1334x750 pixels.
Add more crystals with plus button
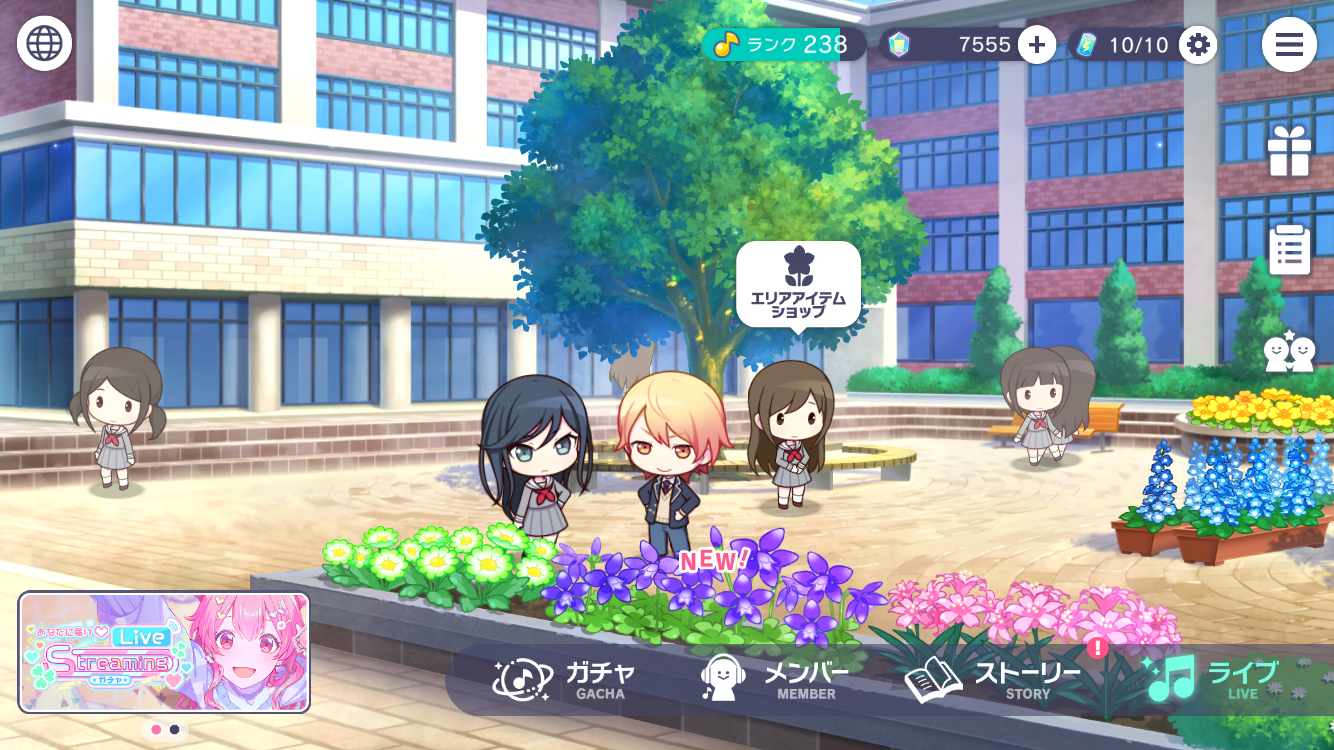tap(1037, 44)
